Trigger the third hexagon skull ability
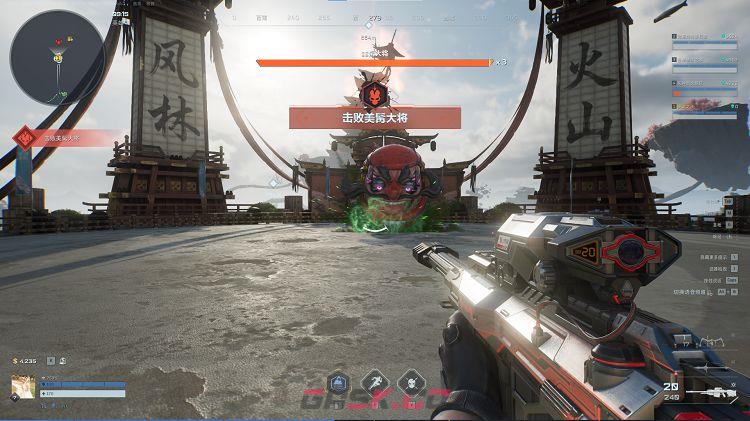Image resolution: width=750 pixels, height=421 pixels. click(410, 383)
